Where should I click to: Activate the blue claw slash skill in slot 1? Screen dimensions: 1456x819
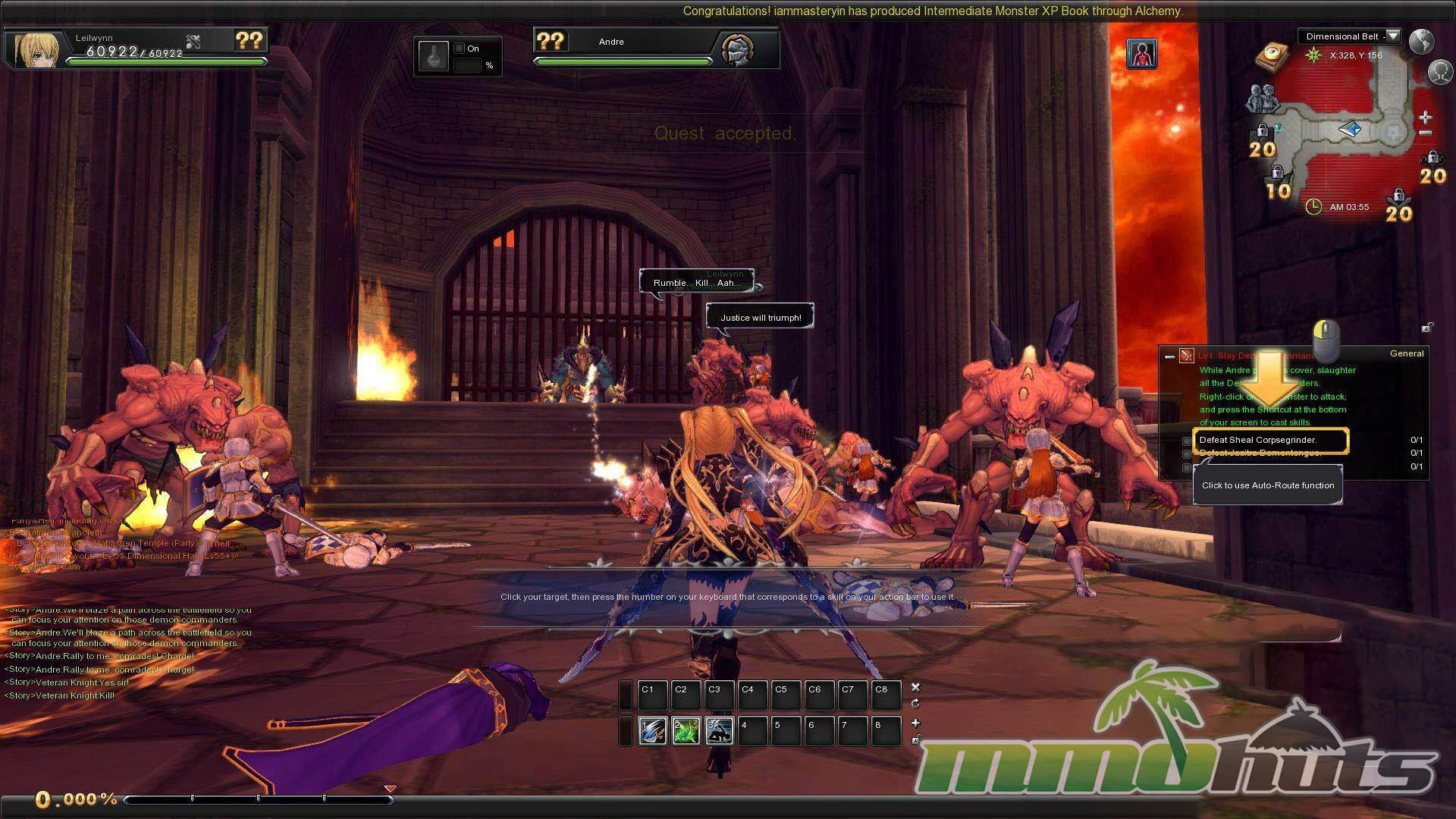(x=652, y=730)
